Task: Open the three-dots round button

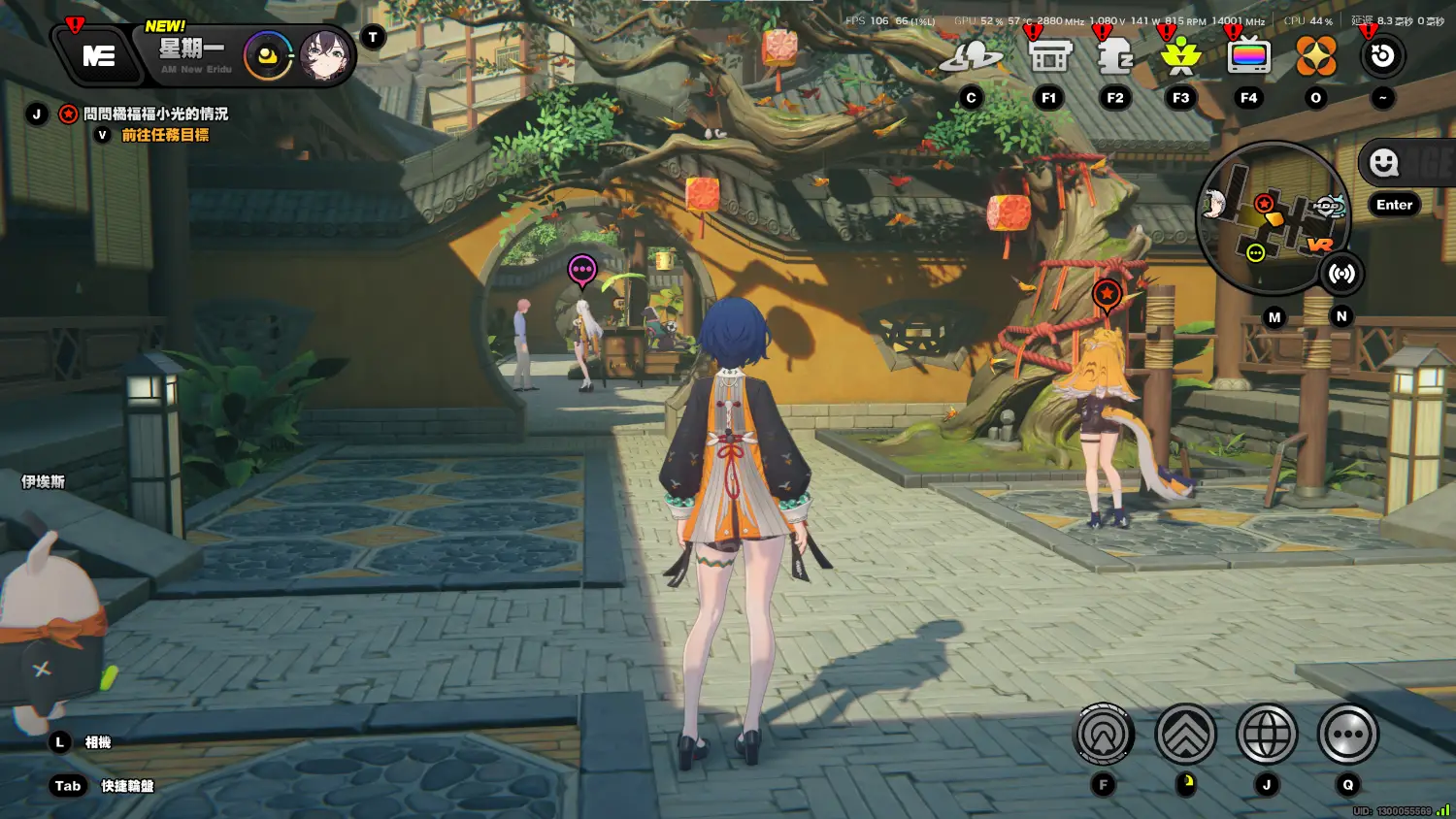Action: (x=1348, y=735)
